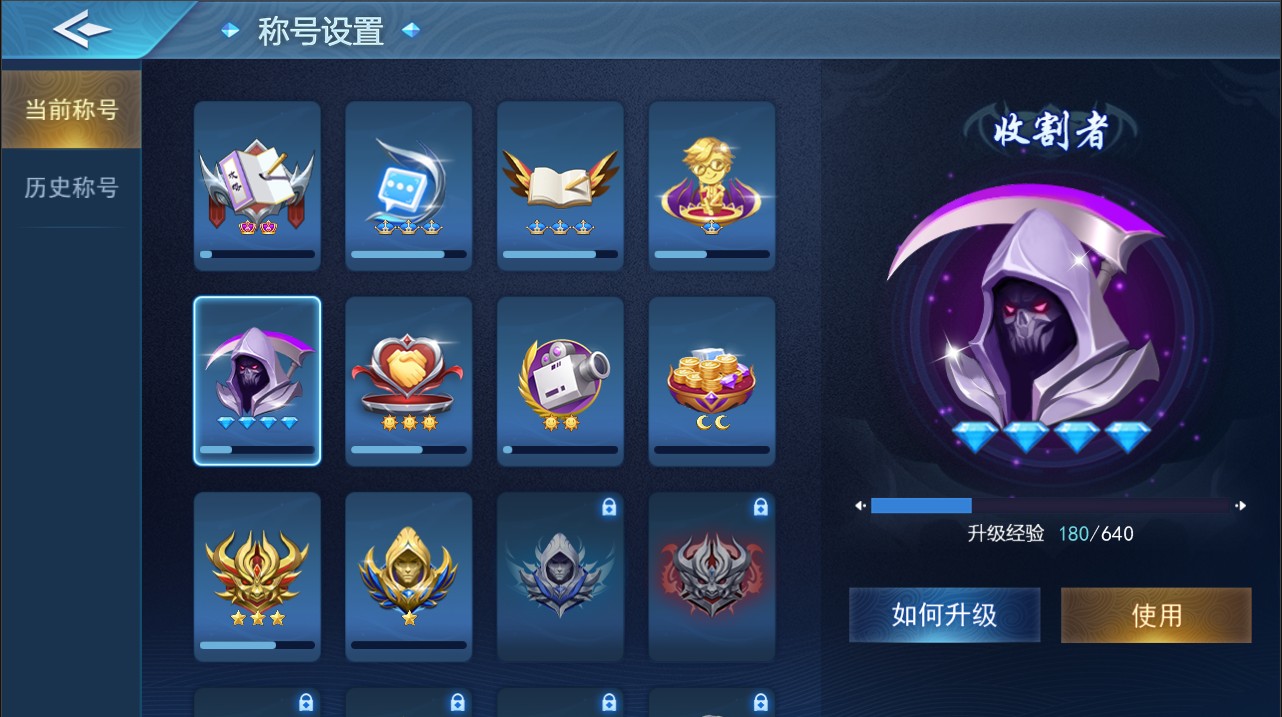Click the right arrow of the experience bar
The height and width of the screenshot is (717, 1282).
tap(1241, 506)
